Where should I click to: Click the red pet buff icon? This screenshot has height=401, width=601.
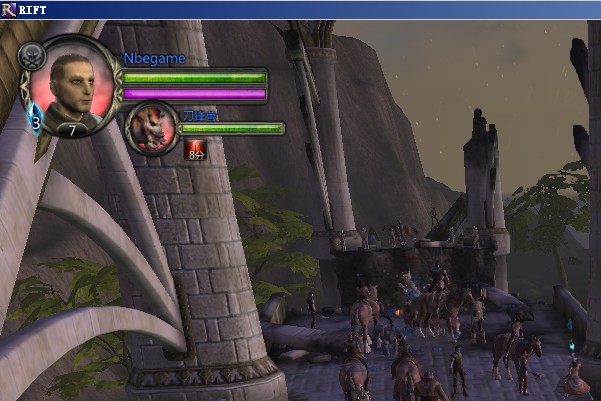[194, 150]
